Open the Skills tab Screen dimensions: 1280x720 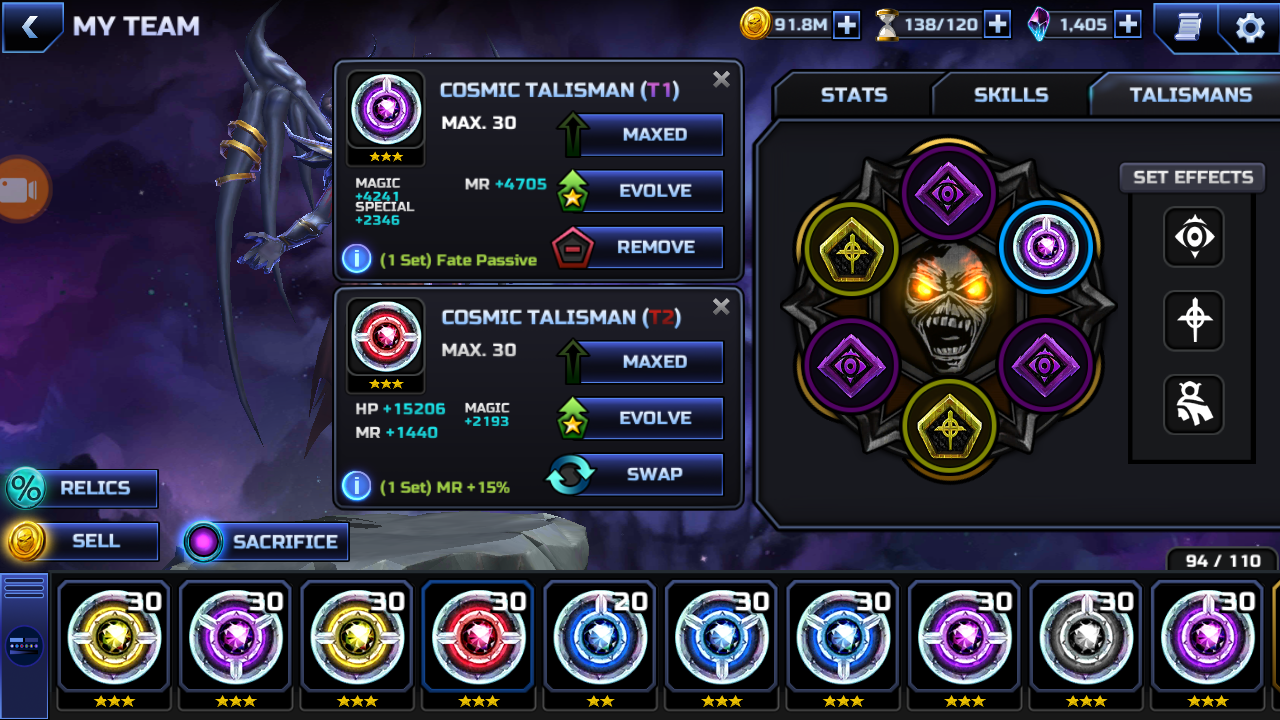coord(1011,95)
